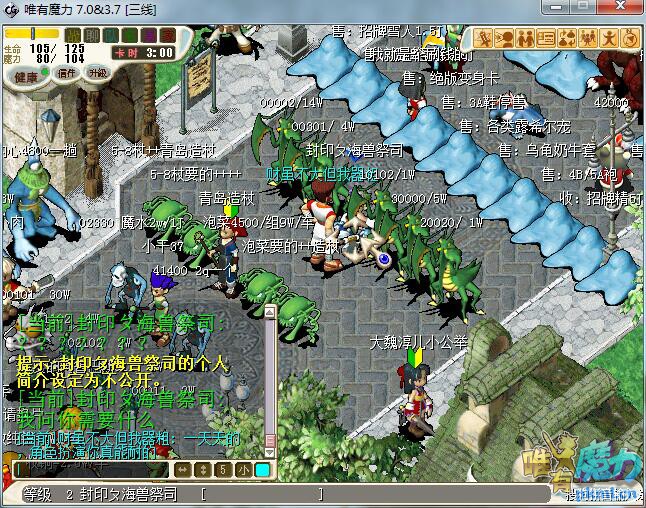The height and width of the screenshot is (508, 646).
Task: Pick the cyan chat color swatch
Action: pyautogui.click(x=262, y=469)
